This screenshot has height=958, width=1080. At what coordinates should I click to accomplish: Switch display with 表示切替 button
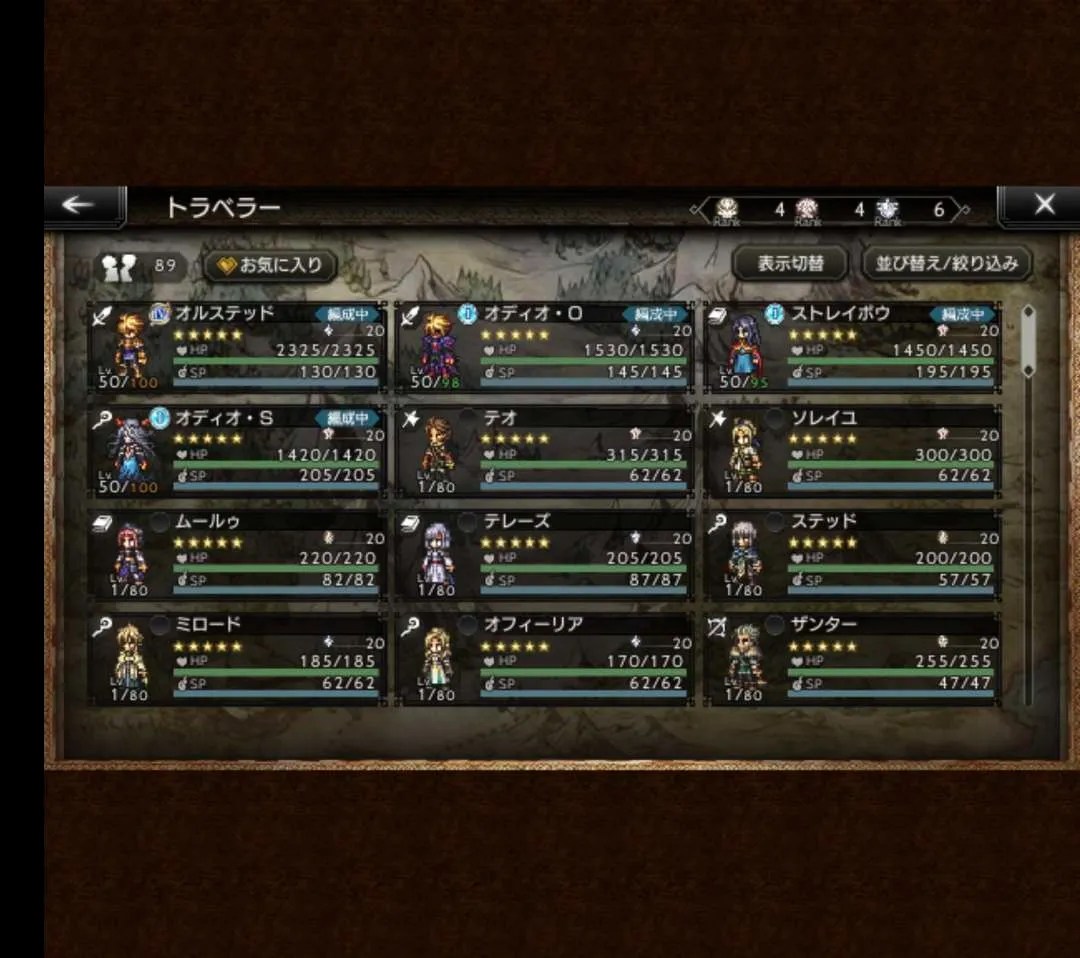[790, 264]
